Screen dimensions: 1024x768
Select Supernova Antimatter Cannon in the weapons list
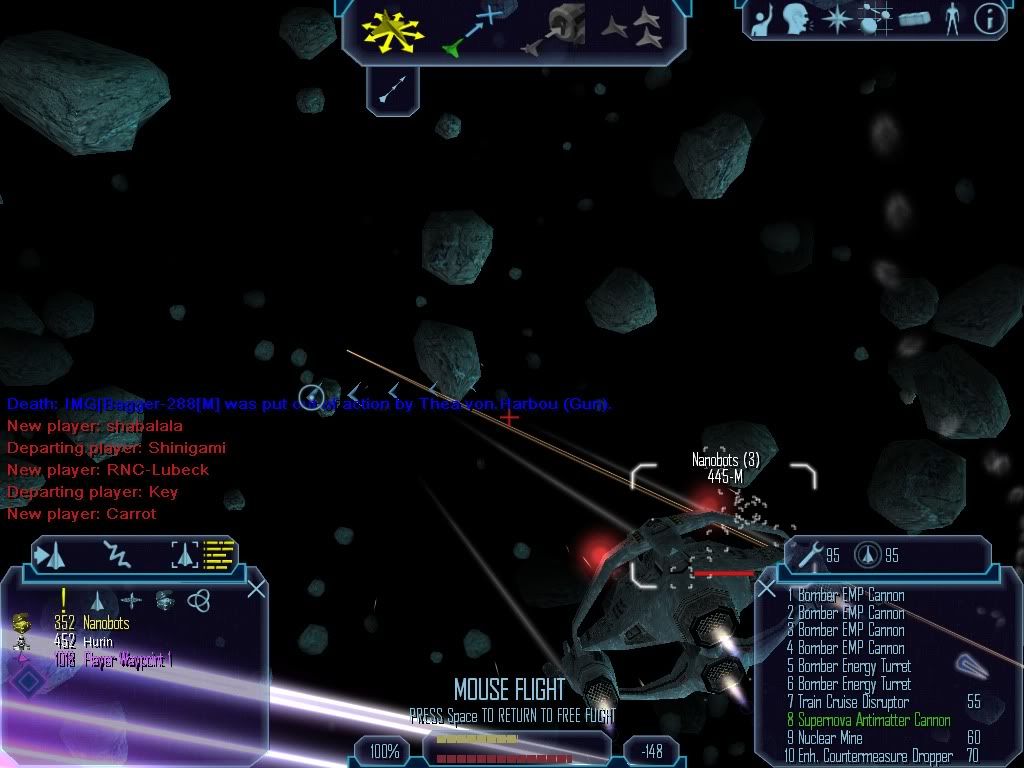click(873, 720)
